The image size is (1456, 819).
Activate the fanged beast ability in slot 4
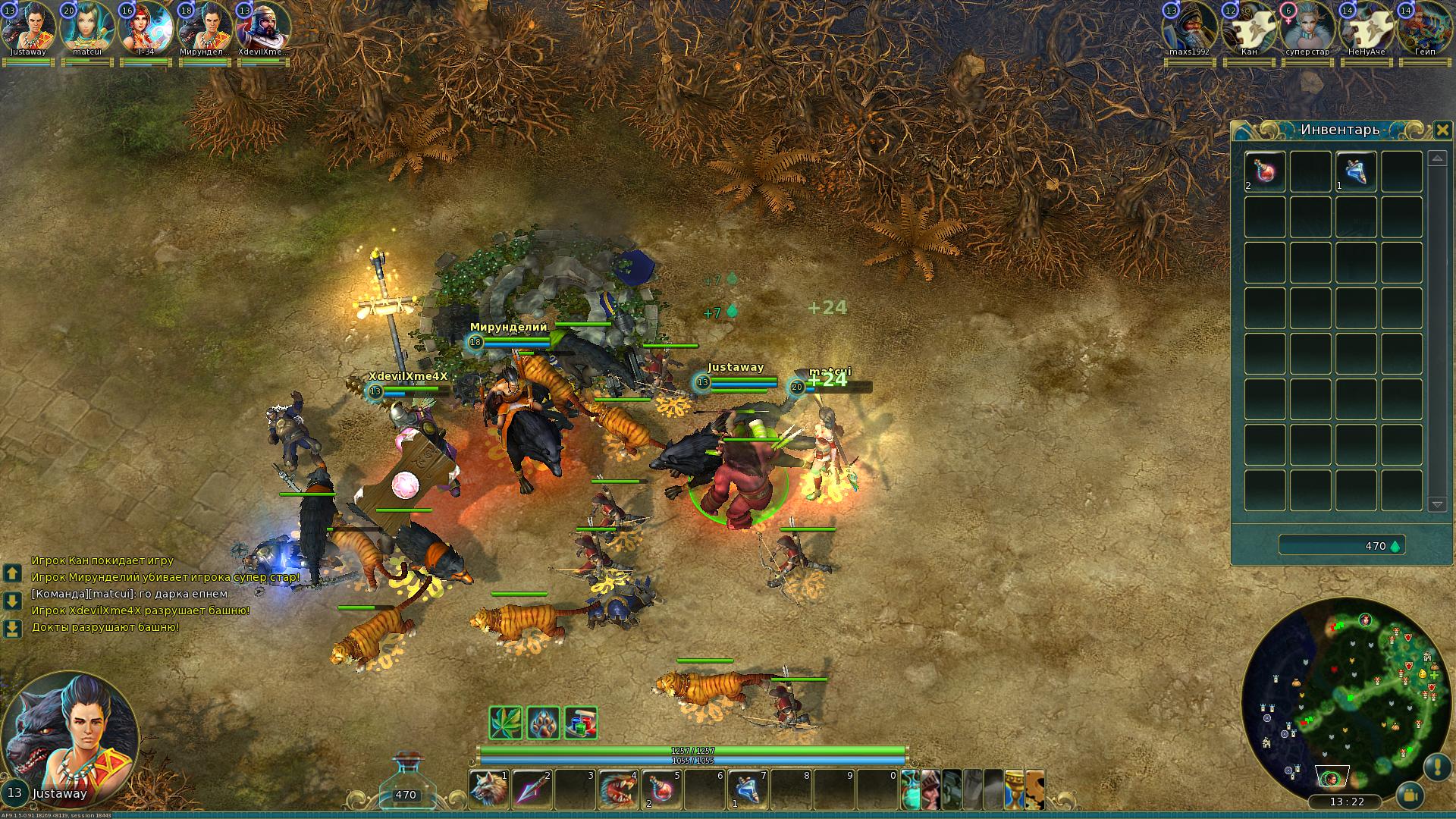point(618,789)
